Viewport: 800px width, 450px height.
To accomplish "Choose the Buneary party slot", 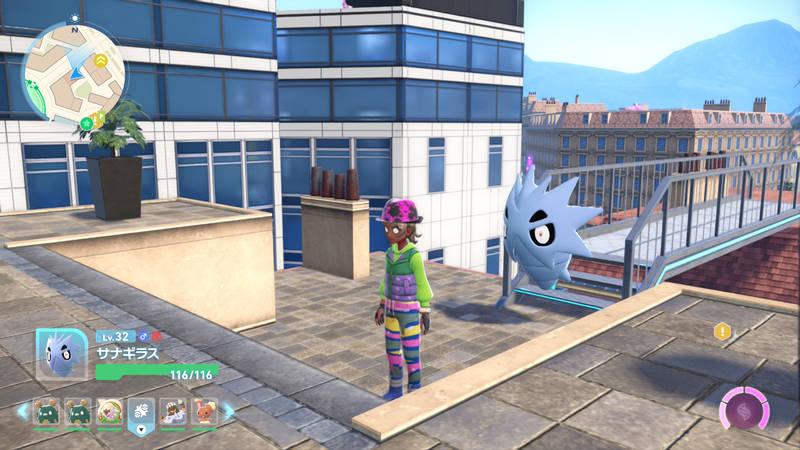I will pyautogui.click(x=205, y=412).
